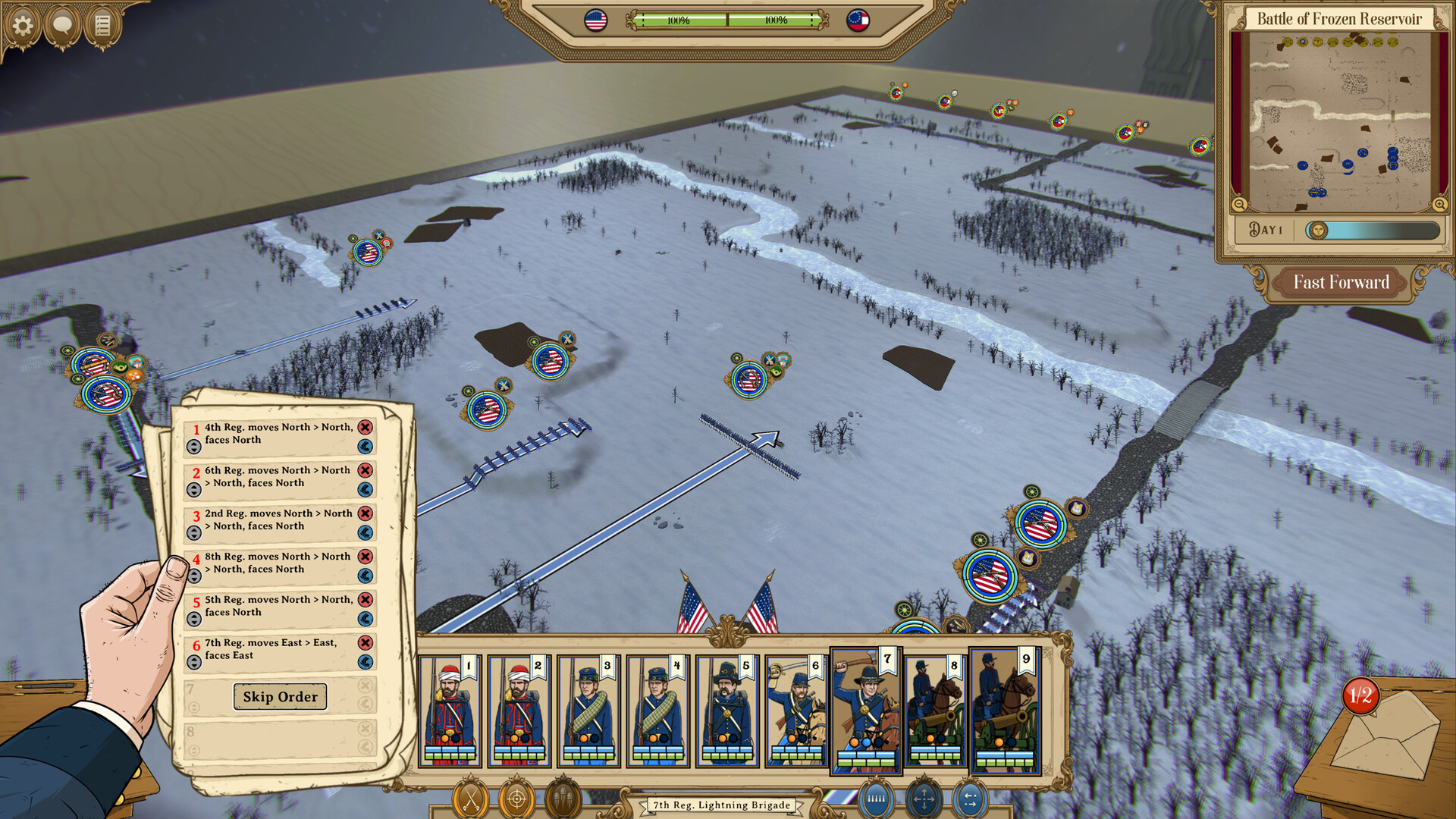The height and width of the screenshot is (819, 1456).
Task: Delete the 2nd Reg. order from the list
Action: click(x=366, y=513)
